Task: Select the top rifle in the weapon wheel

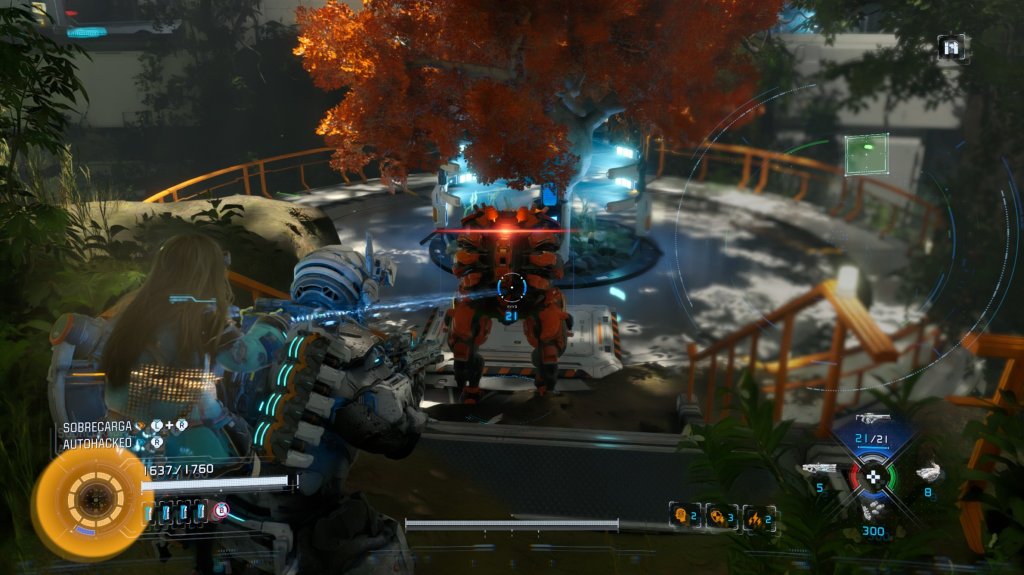Action: pyautogui.click(x=872, y=419)
